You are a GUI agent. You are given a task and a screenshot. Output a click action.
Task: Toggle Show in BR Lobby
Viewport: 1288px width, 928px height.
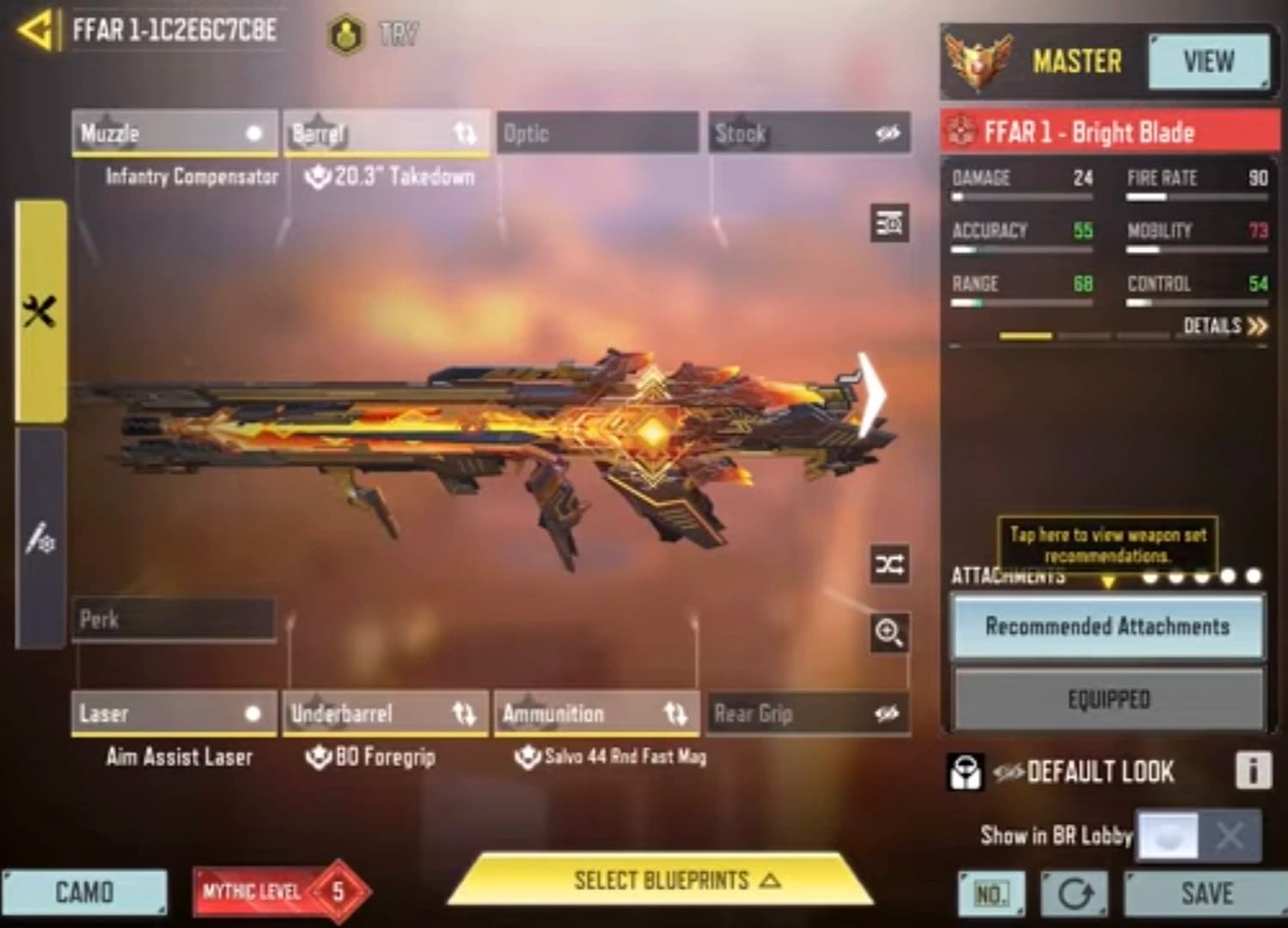pos(1199,835)
